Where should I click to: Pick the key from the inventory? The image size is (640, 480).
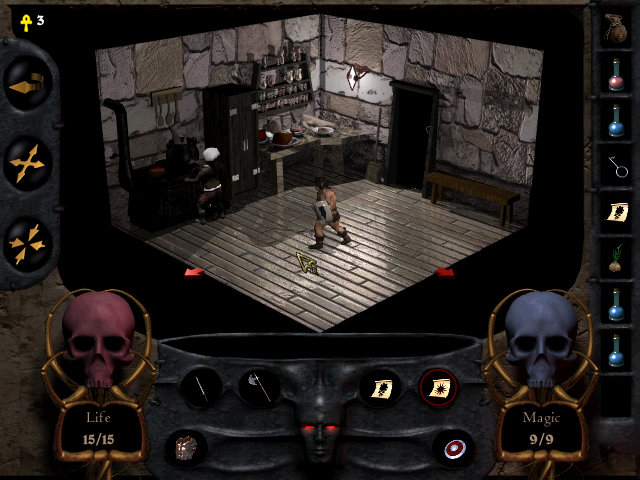click(616, 165)
